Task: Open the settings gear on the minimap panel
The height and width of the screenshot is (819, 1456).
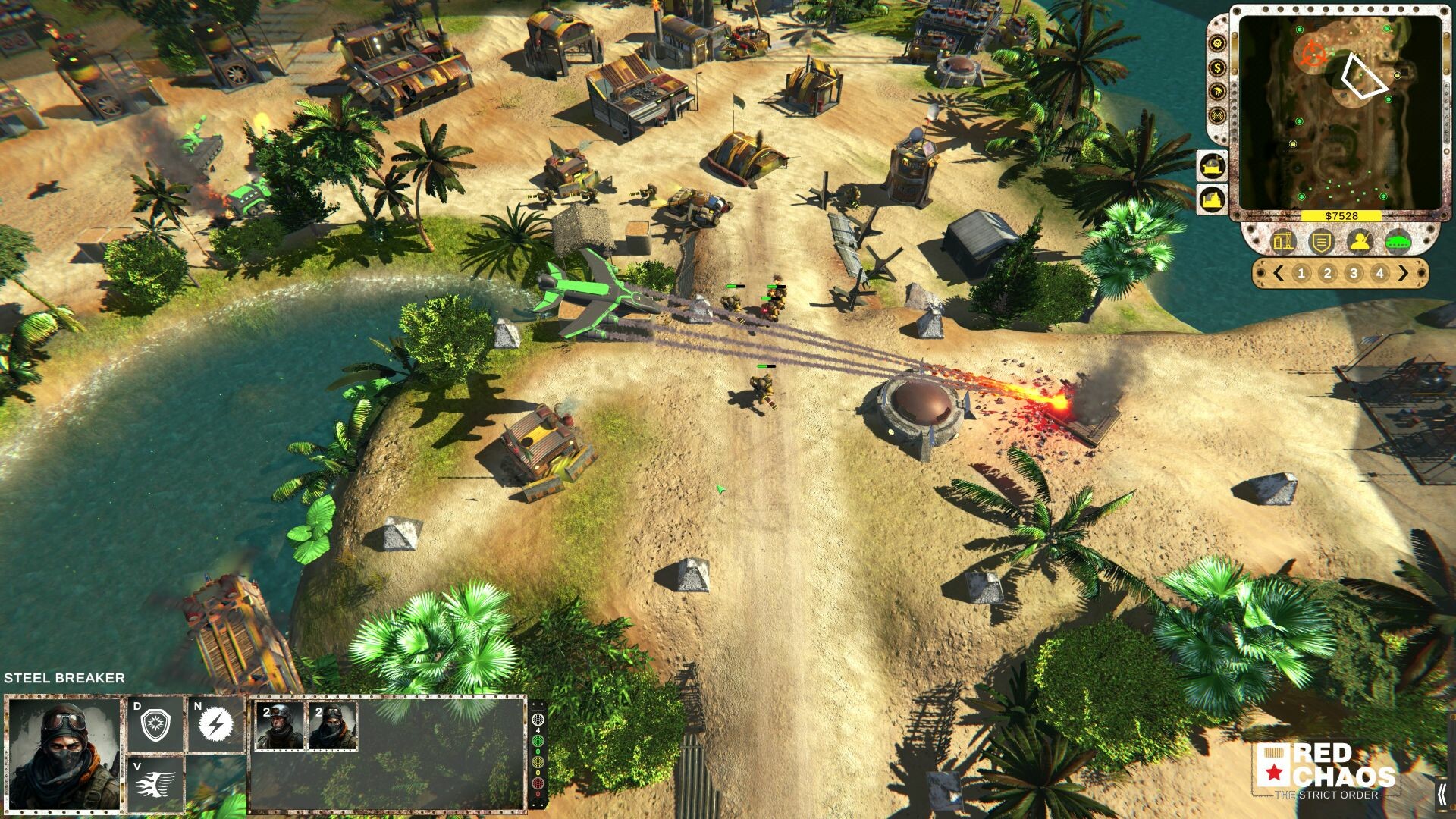Action: tap(1216, 42)
